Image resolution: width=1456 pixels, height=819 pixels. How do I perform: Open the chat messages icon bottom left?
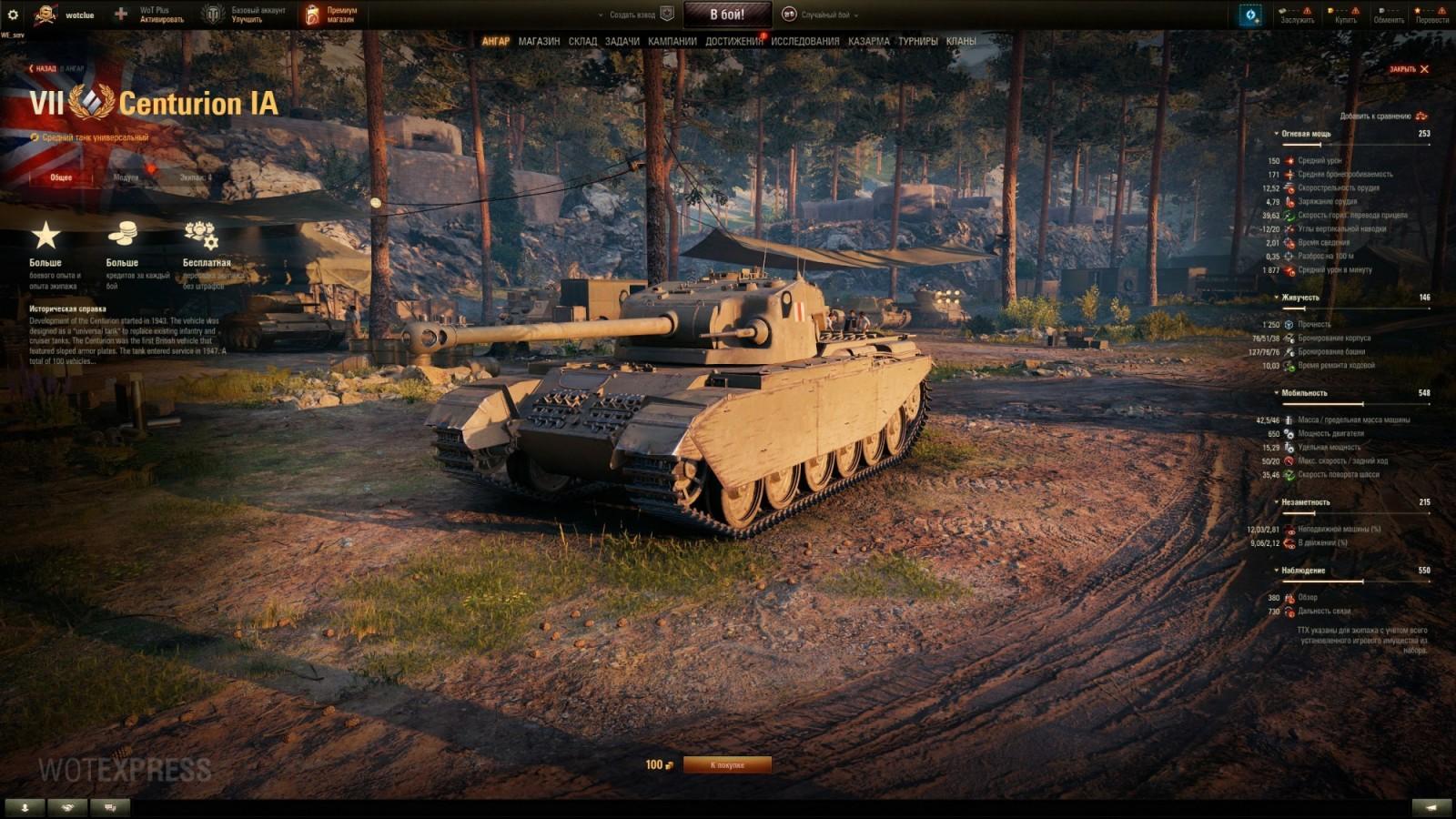(x=109, y=806)
